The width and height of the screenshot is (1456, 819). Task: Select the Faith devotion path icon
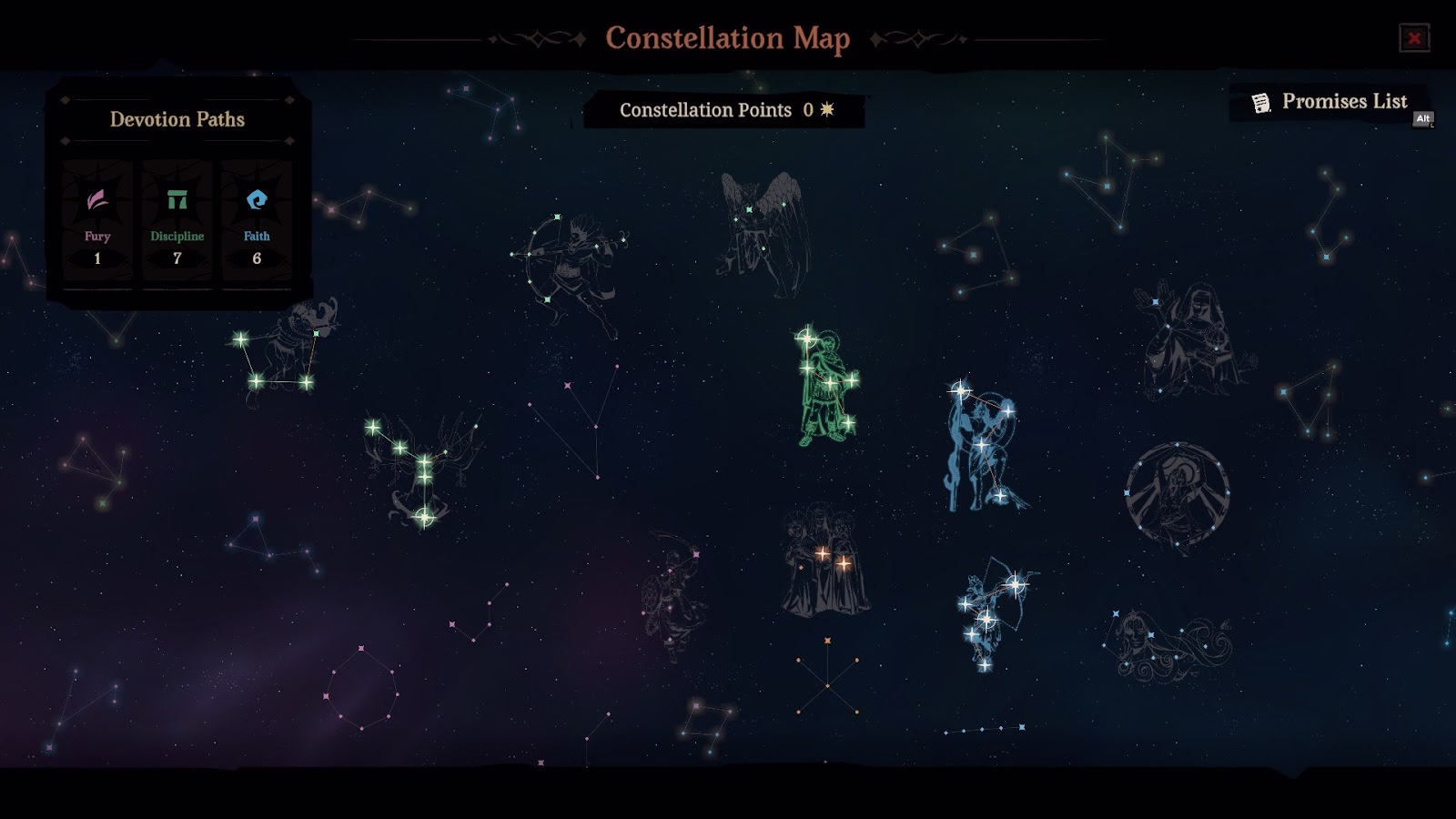256,200
